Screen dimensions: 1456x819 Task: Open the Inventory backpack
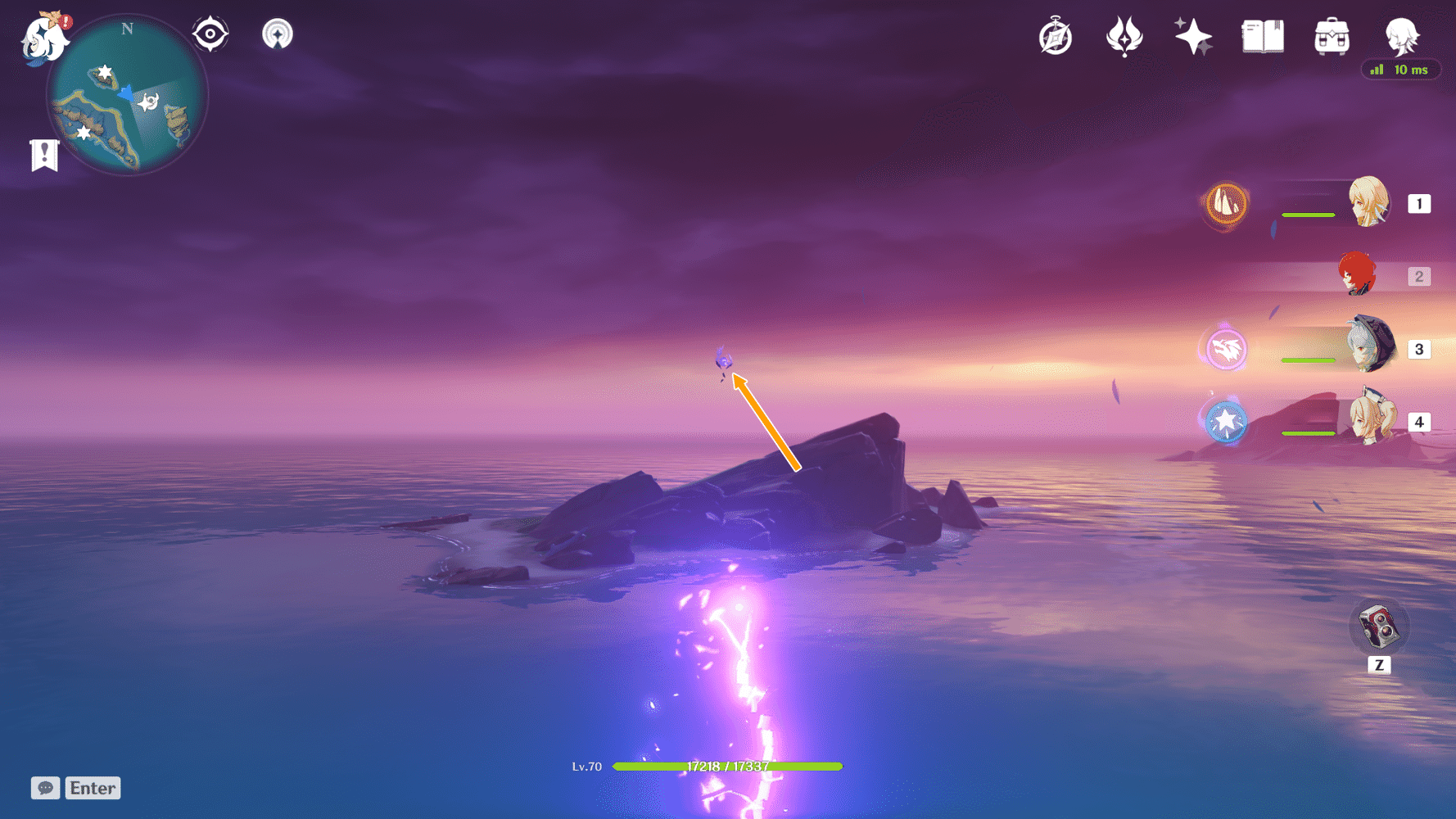click(x=1332, y=36)
